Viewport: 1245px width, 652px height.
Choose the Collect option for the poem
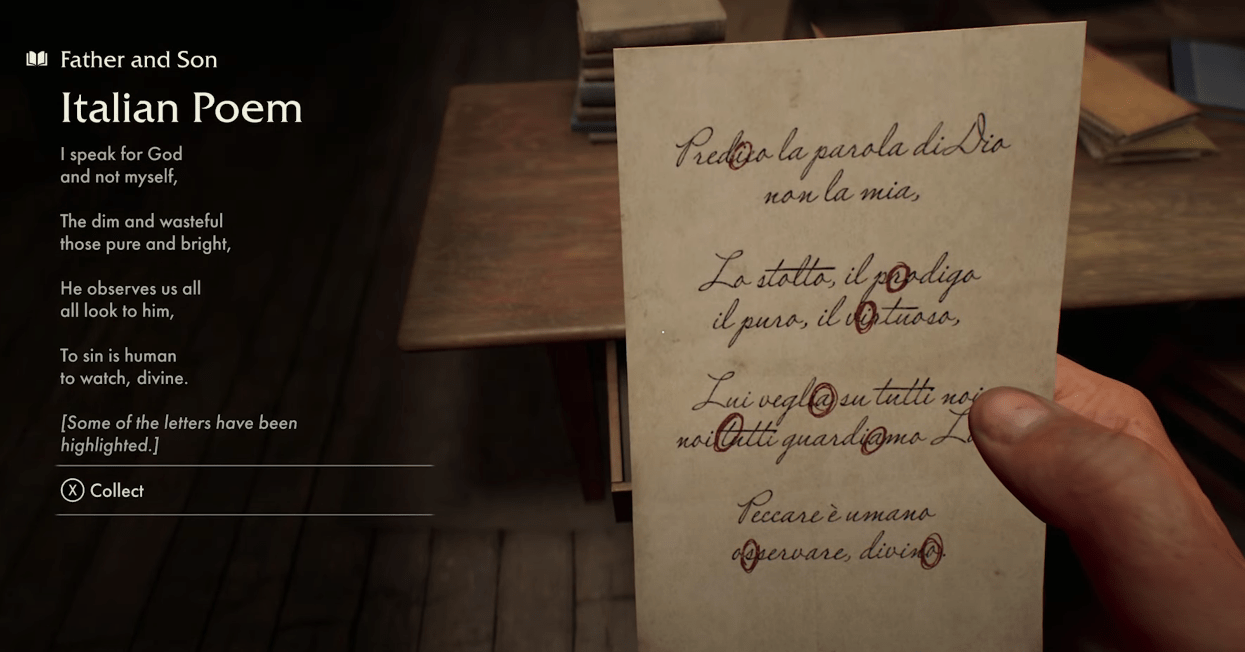pyautogui.click(x=103, y=491)
